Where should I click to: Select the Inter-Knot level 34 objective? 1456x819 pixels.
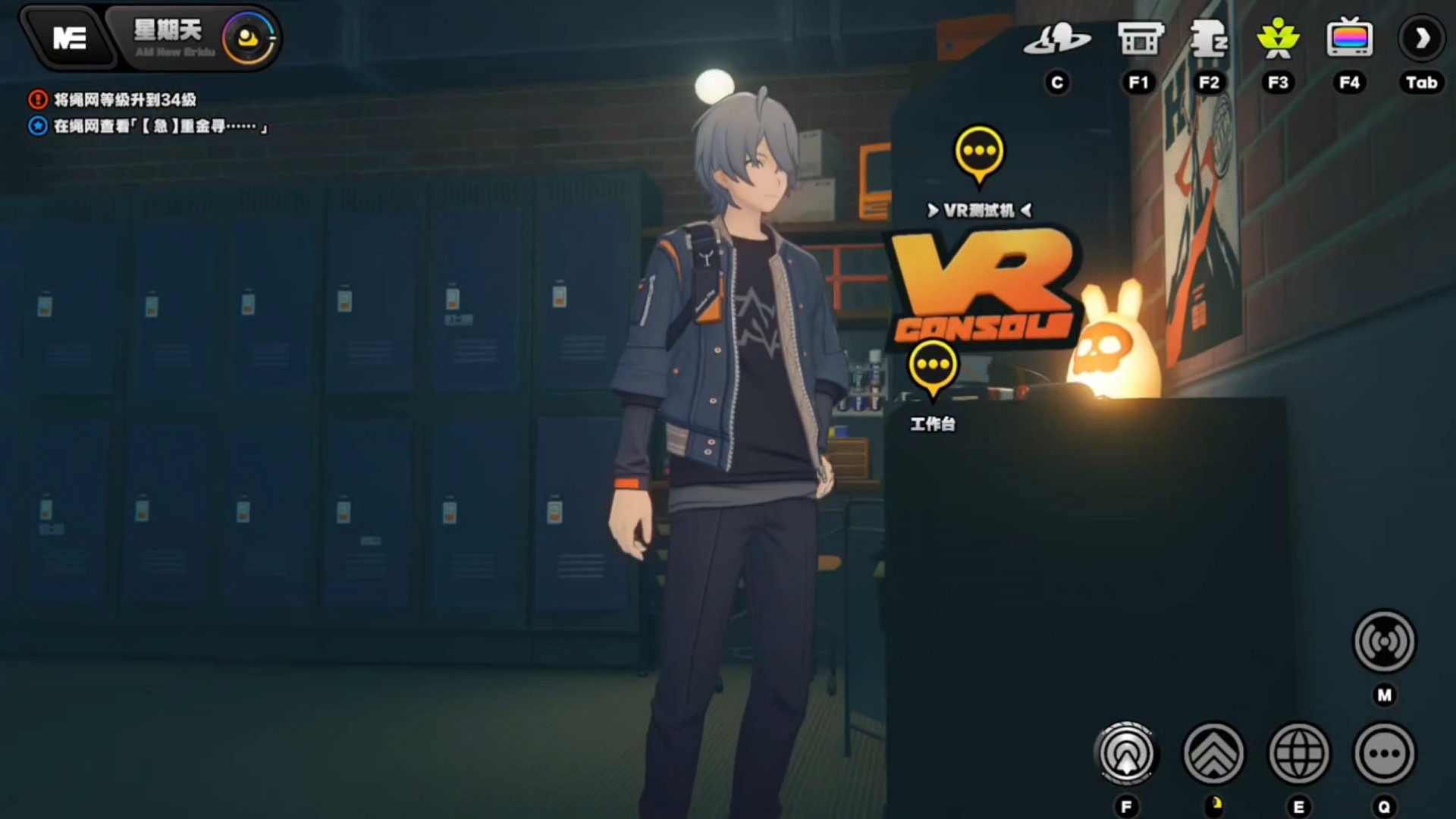tap(124, 99)
